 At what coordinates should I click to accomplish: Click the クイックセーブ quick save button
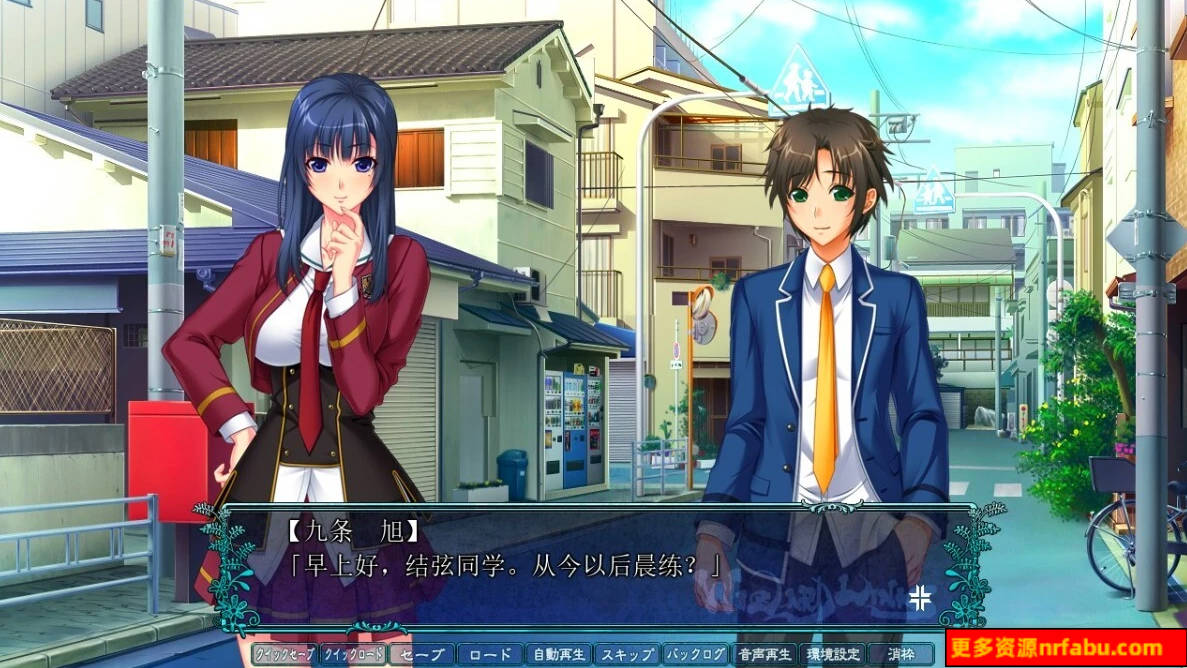(283, 655)
